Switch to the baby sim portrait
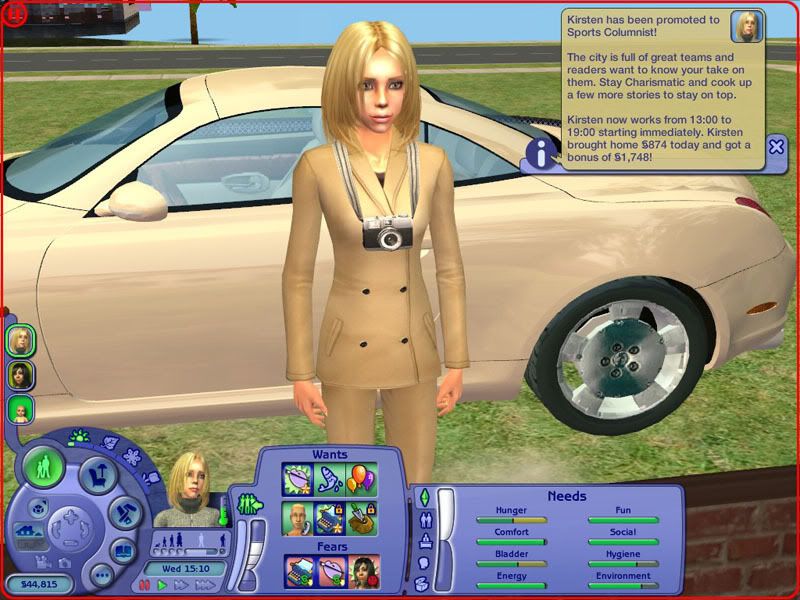This screenshot has height=600, width=800. point(20,408)
